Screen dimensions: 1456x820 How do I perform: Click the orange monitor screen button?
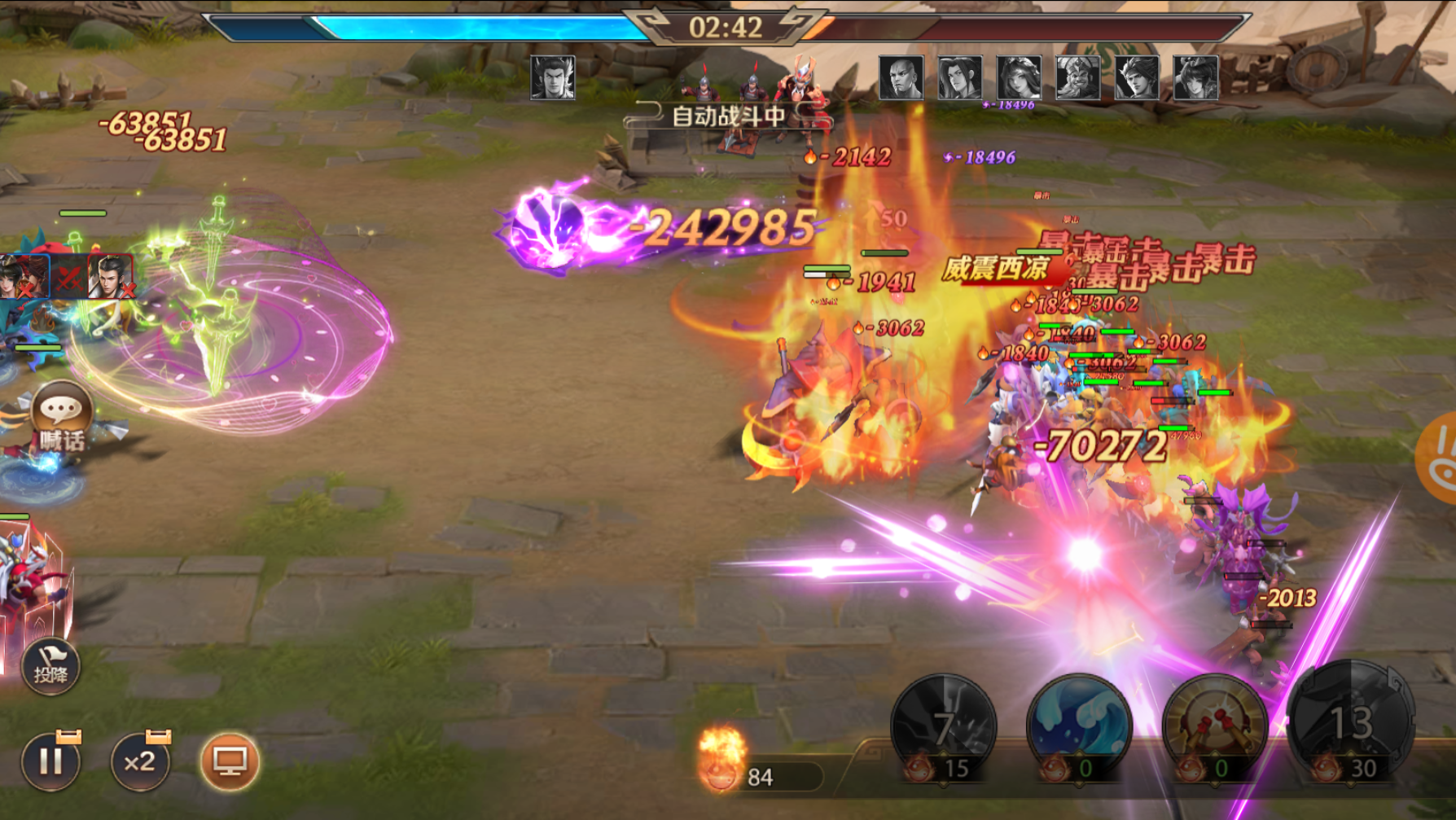pyautogui.click(x=230, y=761)
